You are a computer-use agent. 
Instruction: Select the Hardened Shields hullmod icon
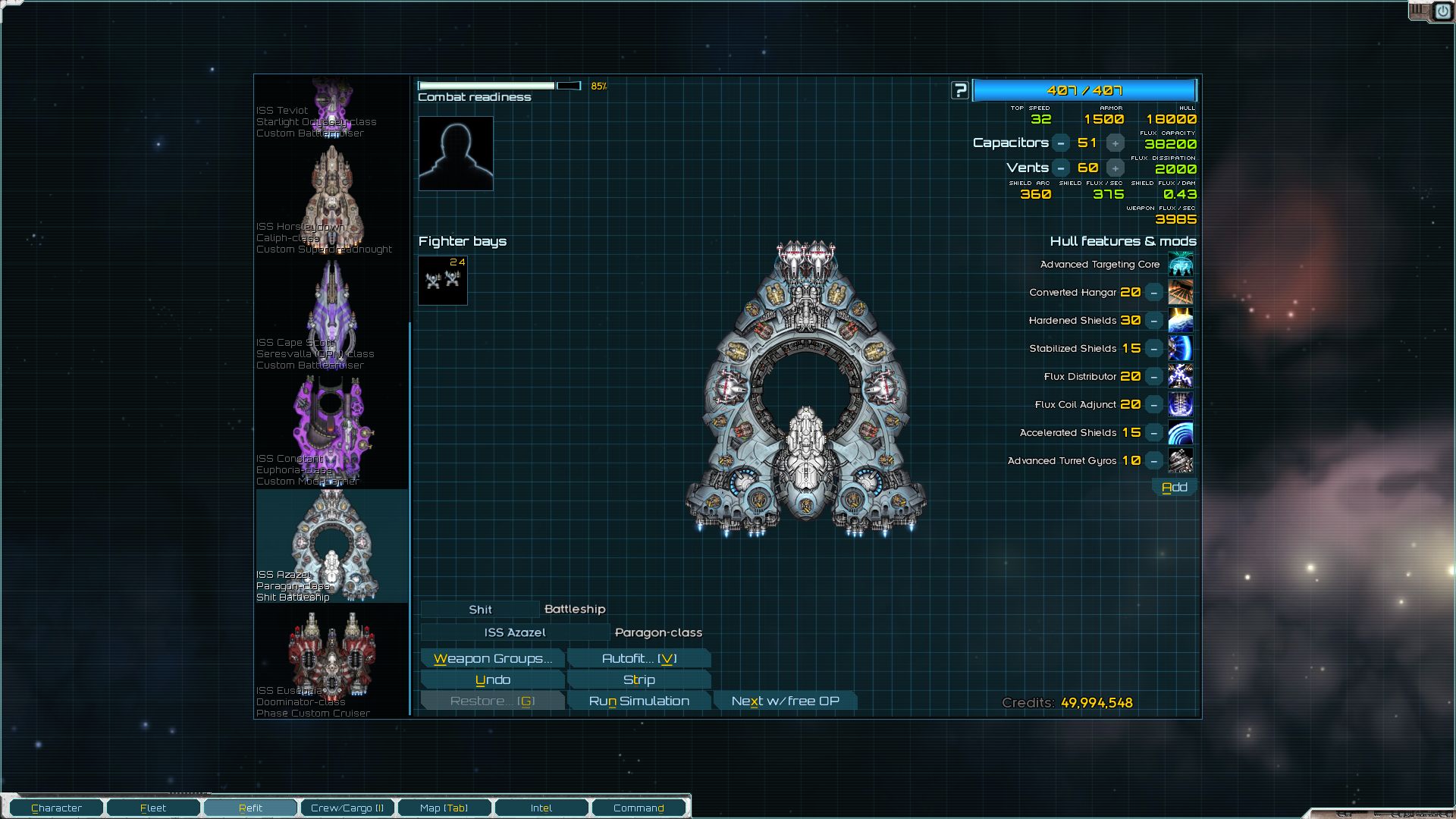[x=1181, y=320]
